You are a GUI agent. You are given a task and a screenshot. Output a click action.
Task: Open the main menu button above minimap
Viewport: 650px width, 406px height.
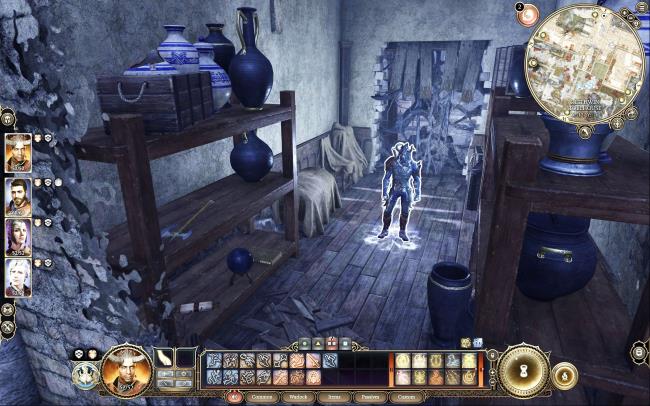(x=640, y=7)
